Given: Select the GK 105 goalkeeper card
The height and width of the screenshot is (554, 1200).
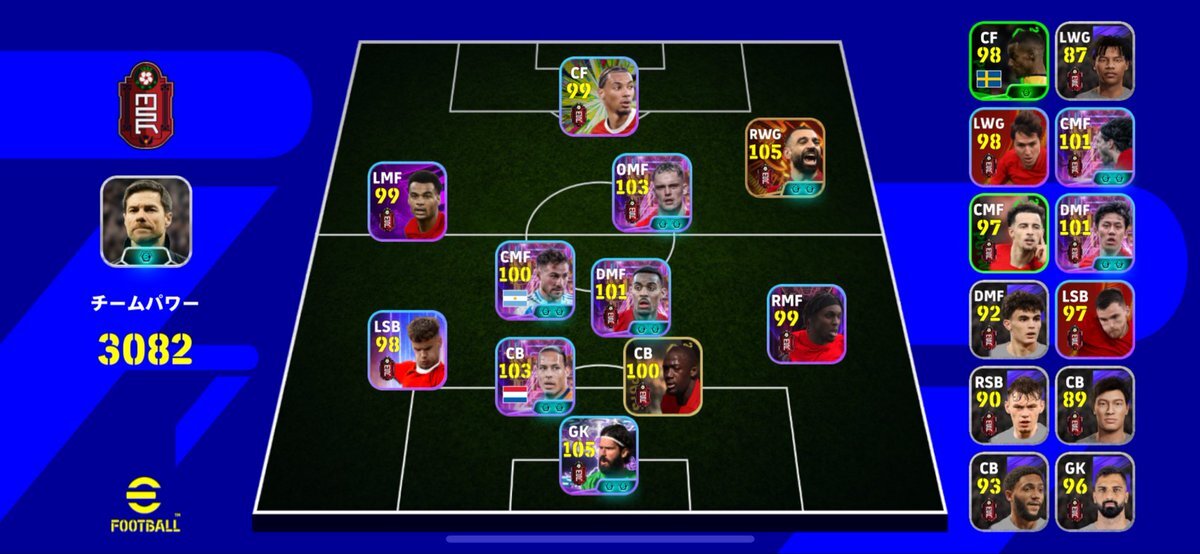Looking at the screenshot, I should tap(599, 456).
